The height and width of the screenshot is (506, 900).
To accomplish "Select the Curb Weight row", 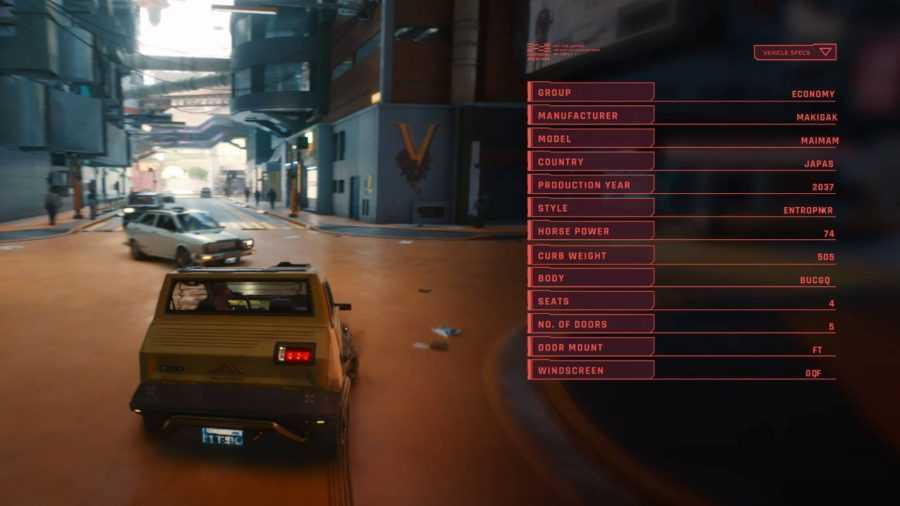I will point(590,255).
